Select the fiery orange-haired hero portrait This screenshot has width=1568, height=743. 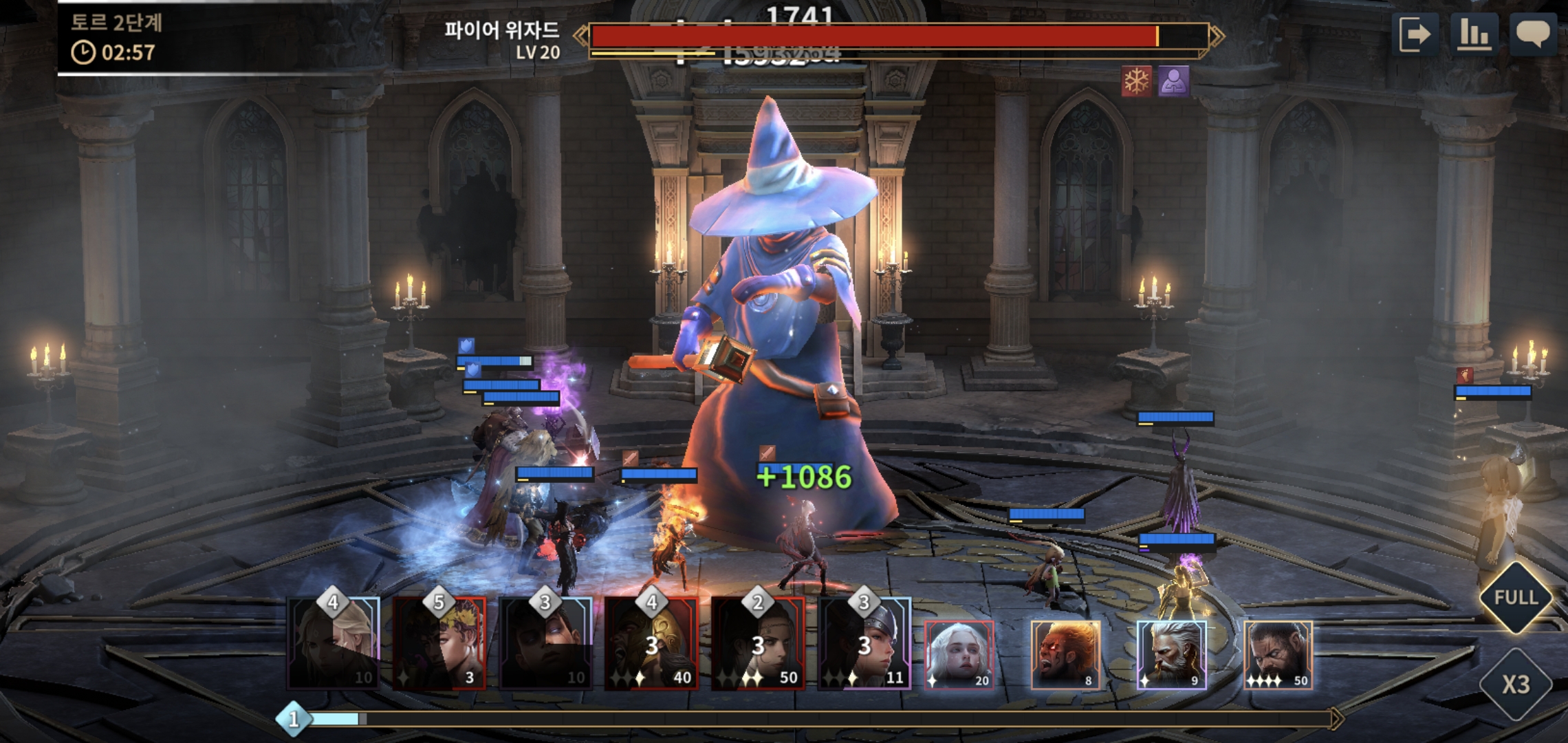coord(1065,655)
